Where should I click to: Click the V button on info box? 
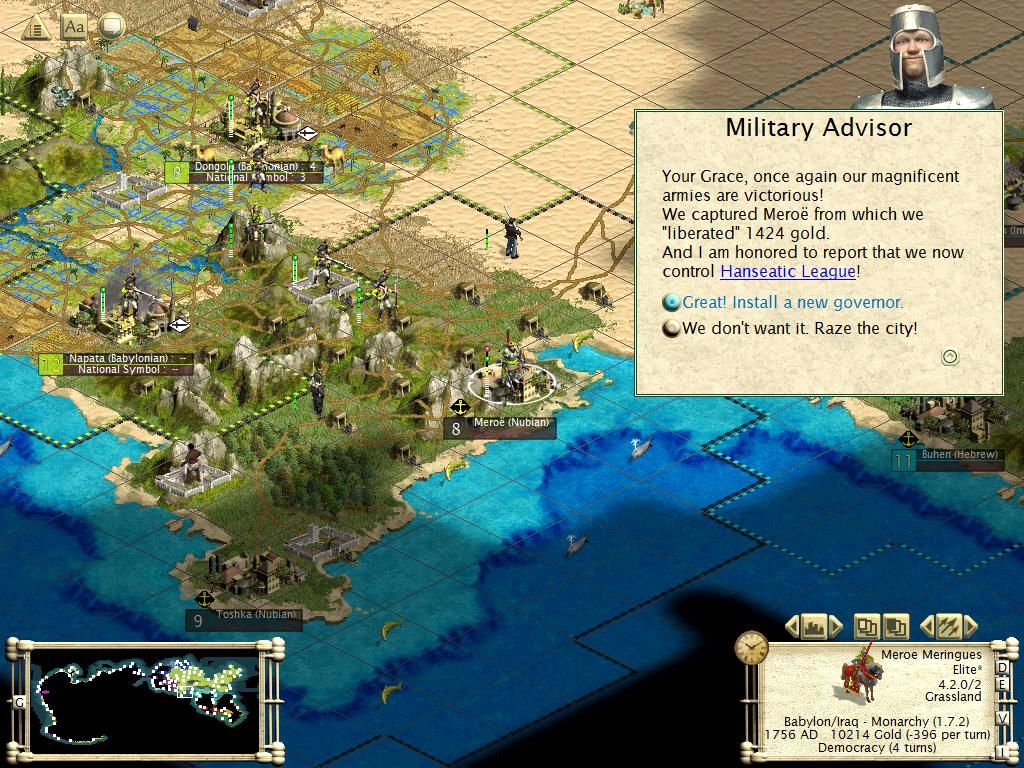coord(1003,719)
